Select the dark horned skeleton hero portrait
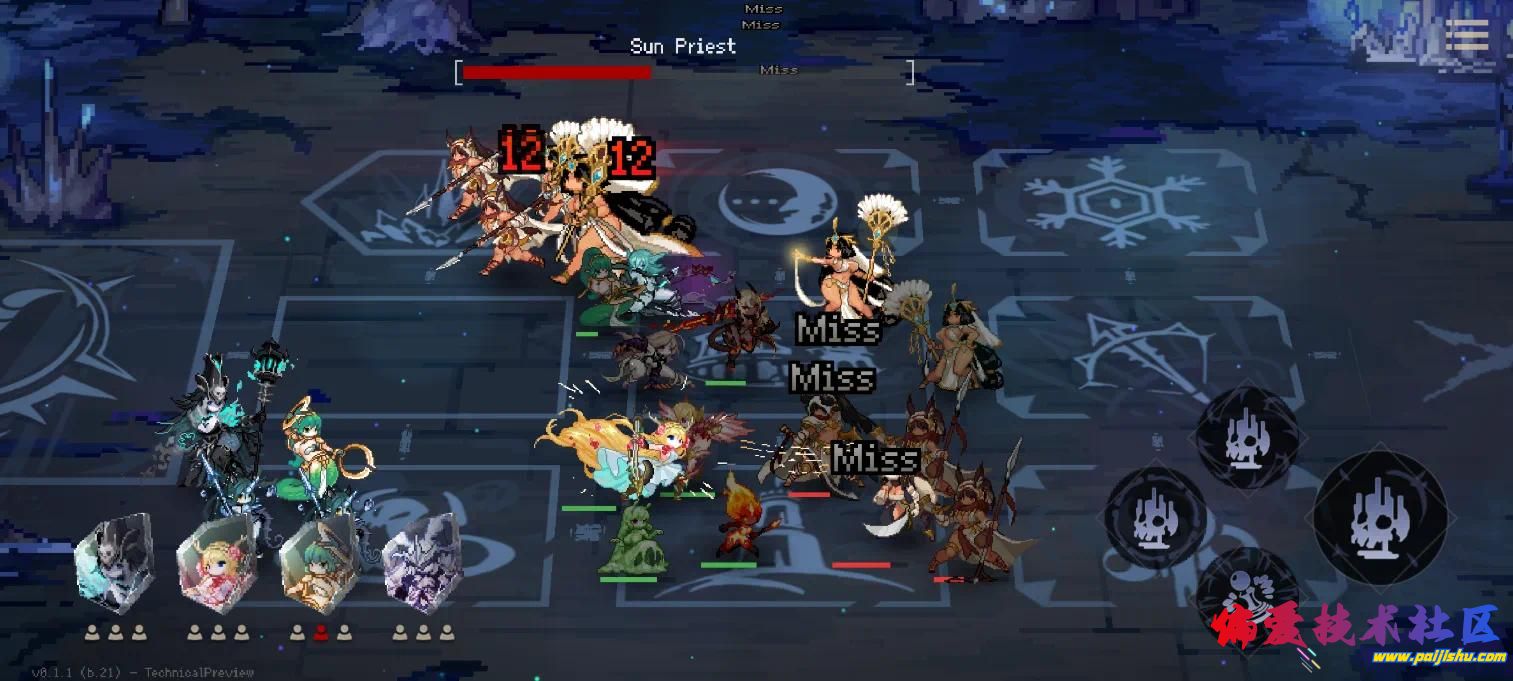Image resolution: width=1513 pixels, height=681 pixels. point(115,563)
